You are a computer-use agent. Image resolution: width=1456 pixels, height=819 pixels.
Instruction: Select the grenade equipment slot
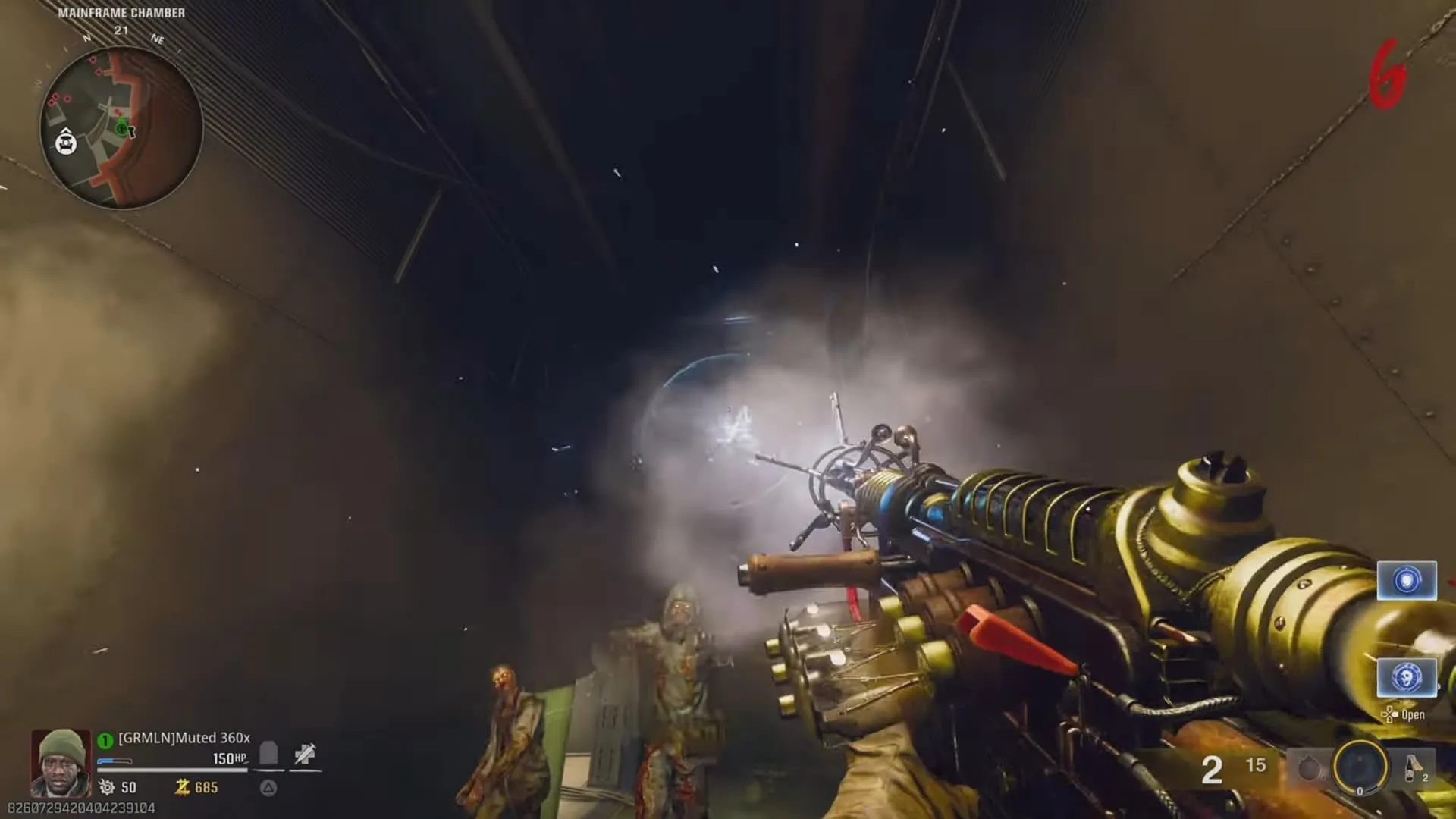[1309, 769]
